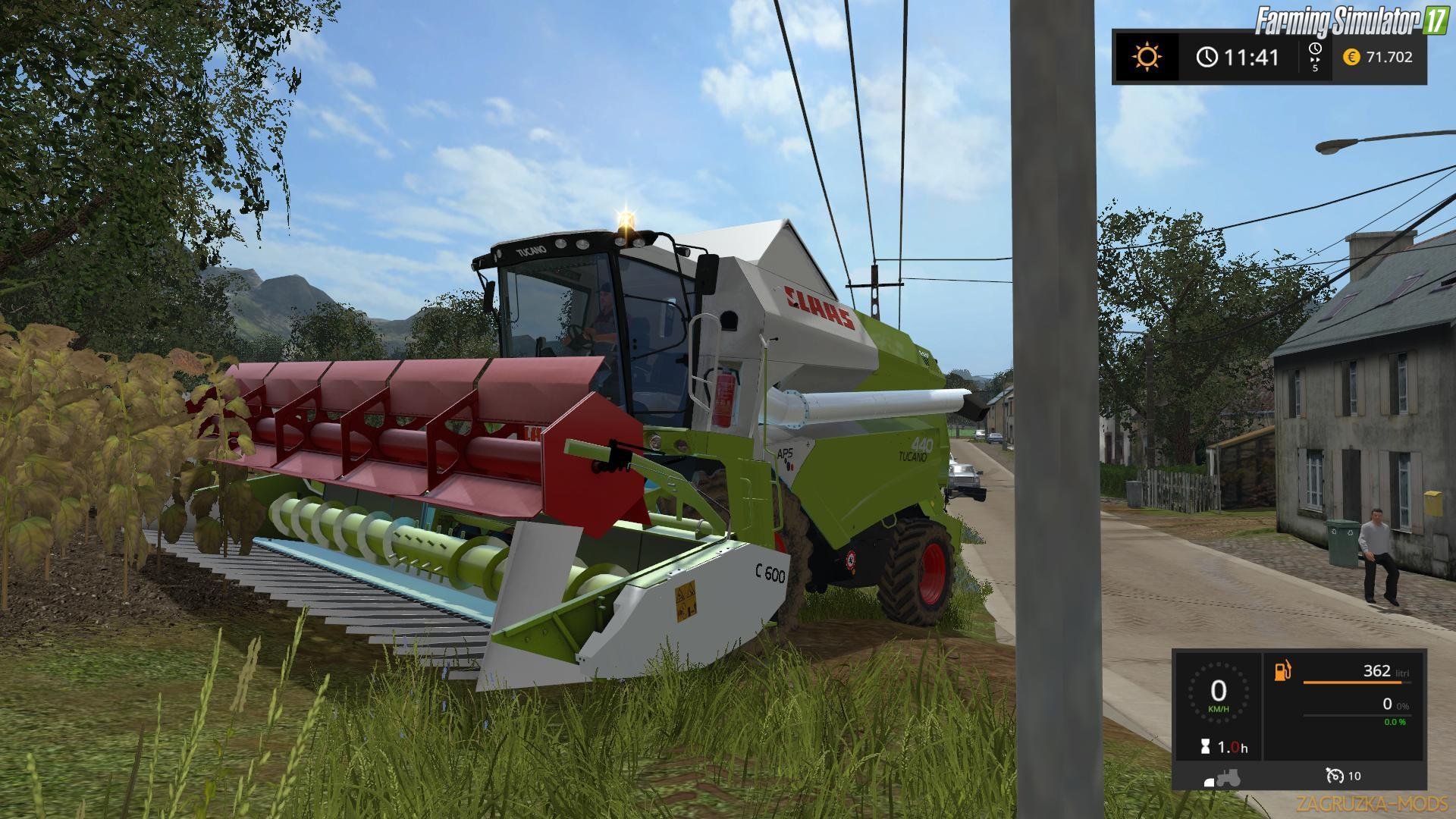Viewport: 1456px width, 819px height.
Task: Select the clock icon next to the time
Action: [1207, 58]
